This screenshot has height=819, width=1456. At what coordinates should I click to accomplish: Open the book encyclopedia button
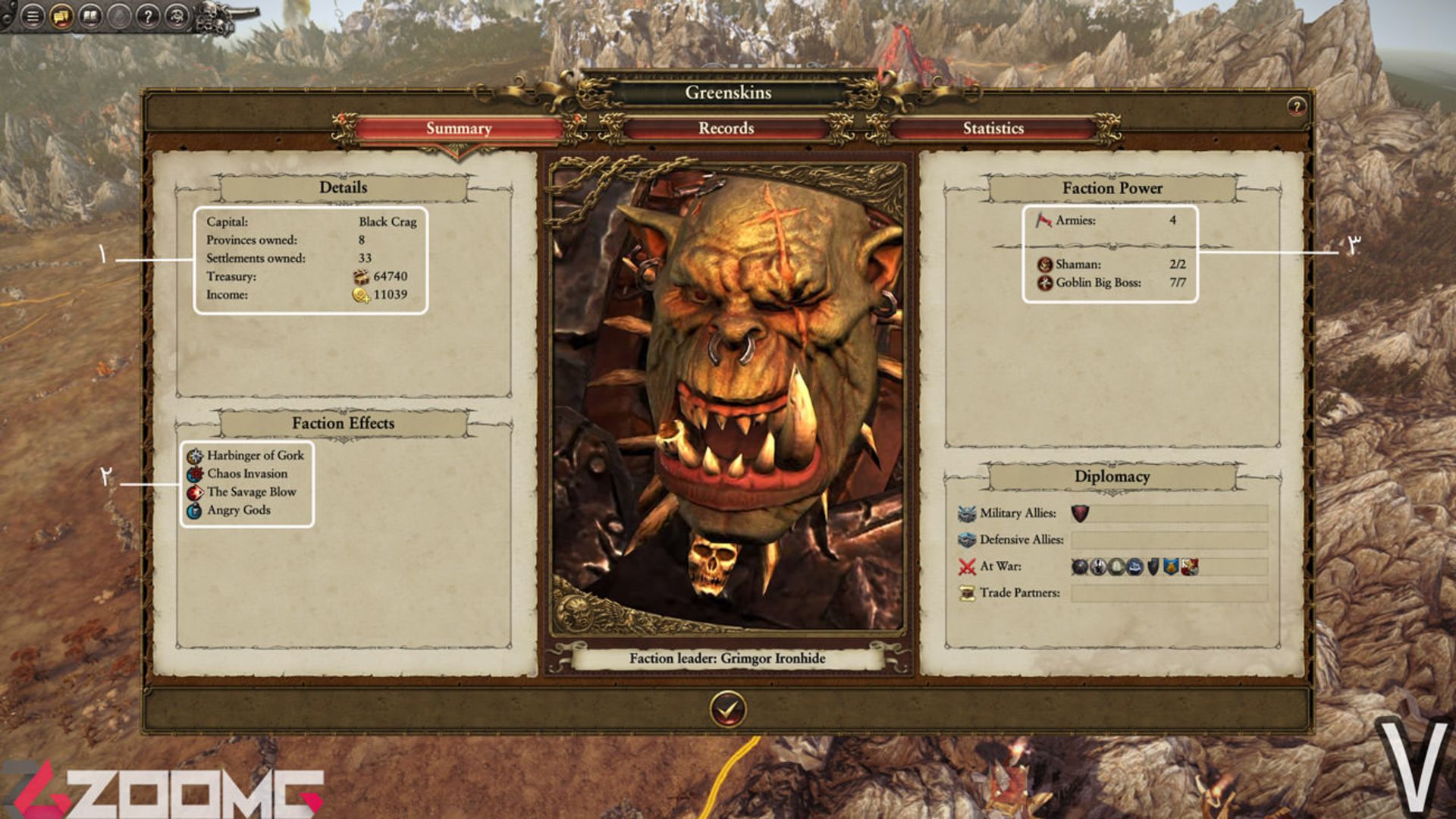click(x=90, y=16)
